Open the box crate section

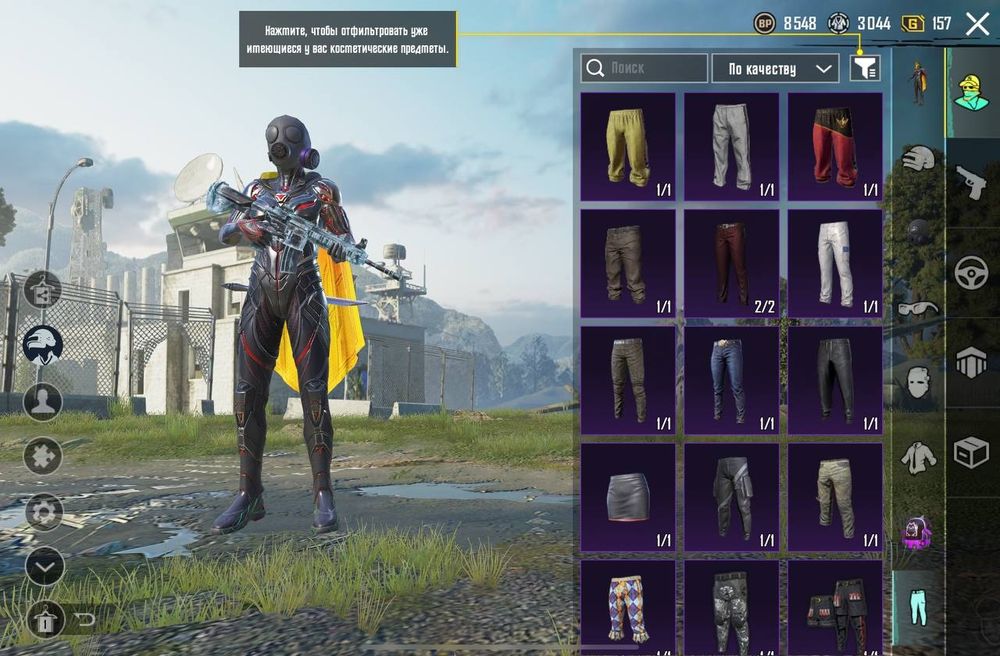970,452
